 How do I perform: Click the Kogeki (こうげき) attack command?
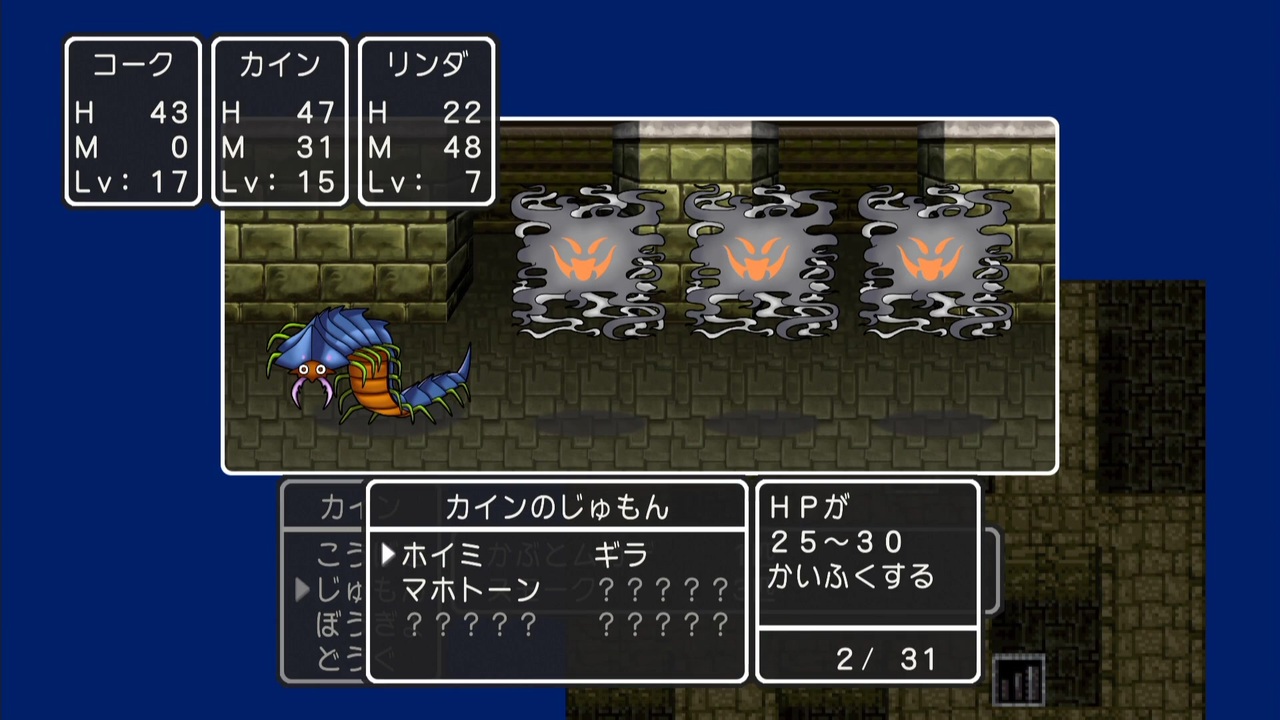[x=330, y=555]
